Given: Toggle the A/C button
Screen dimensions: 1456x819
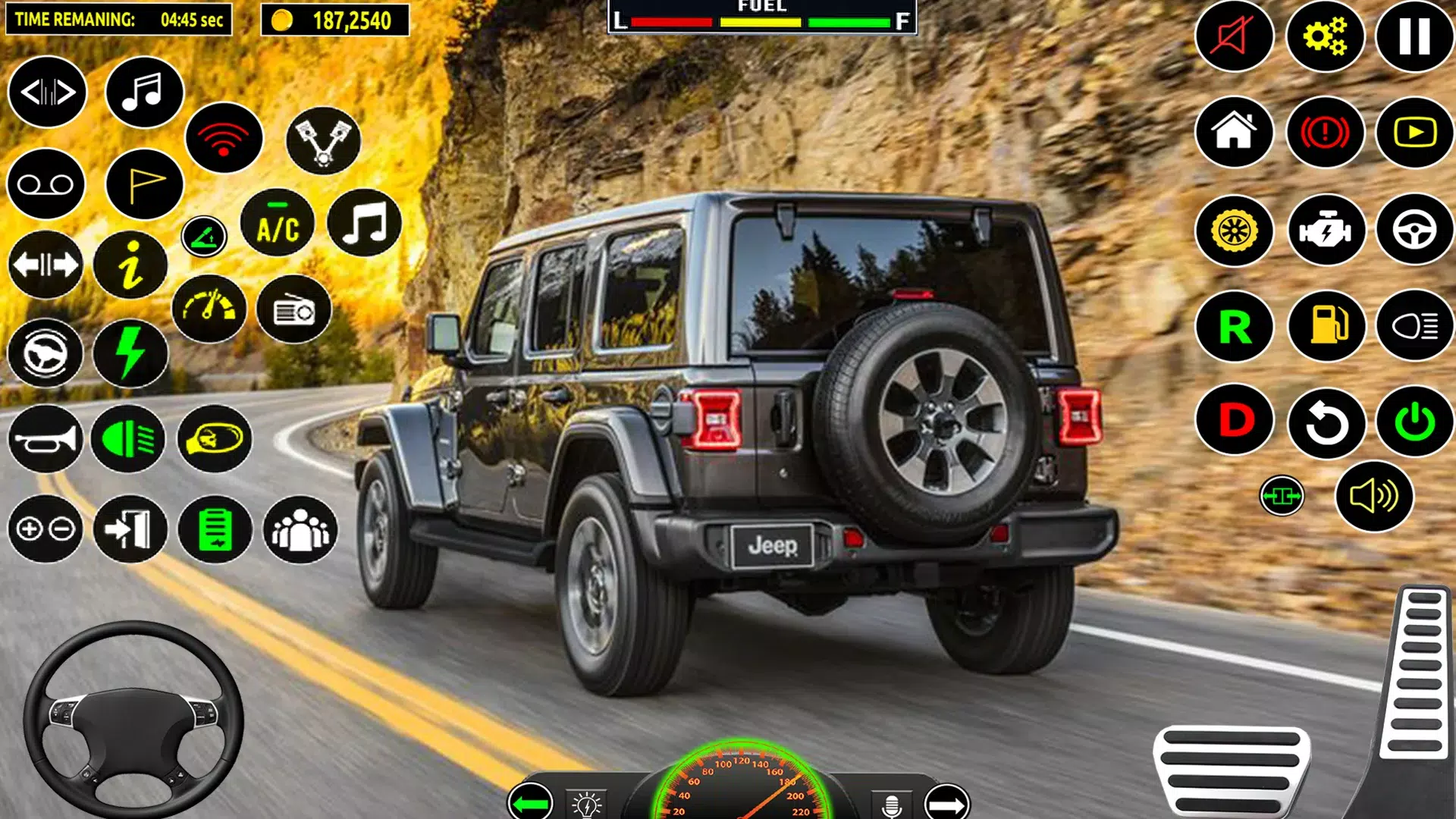Looking at the screenshot, I should point(278,224).
